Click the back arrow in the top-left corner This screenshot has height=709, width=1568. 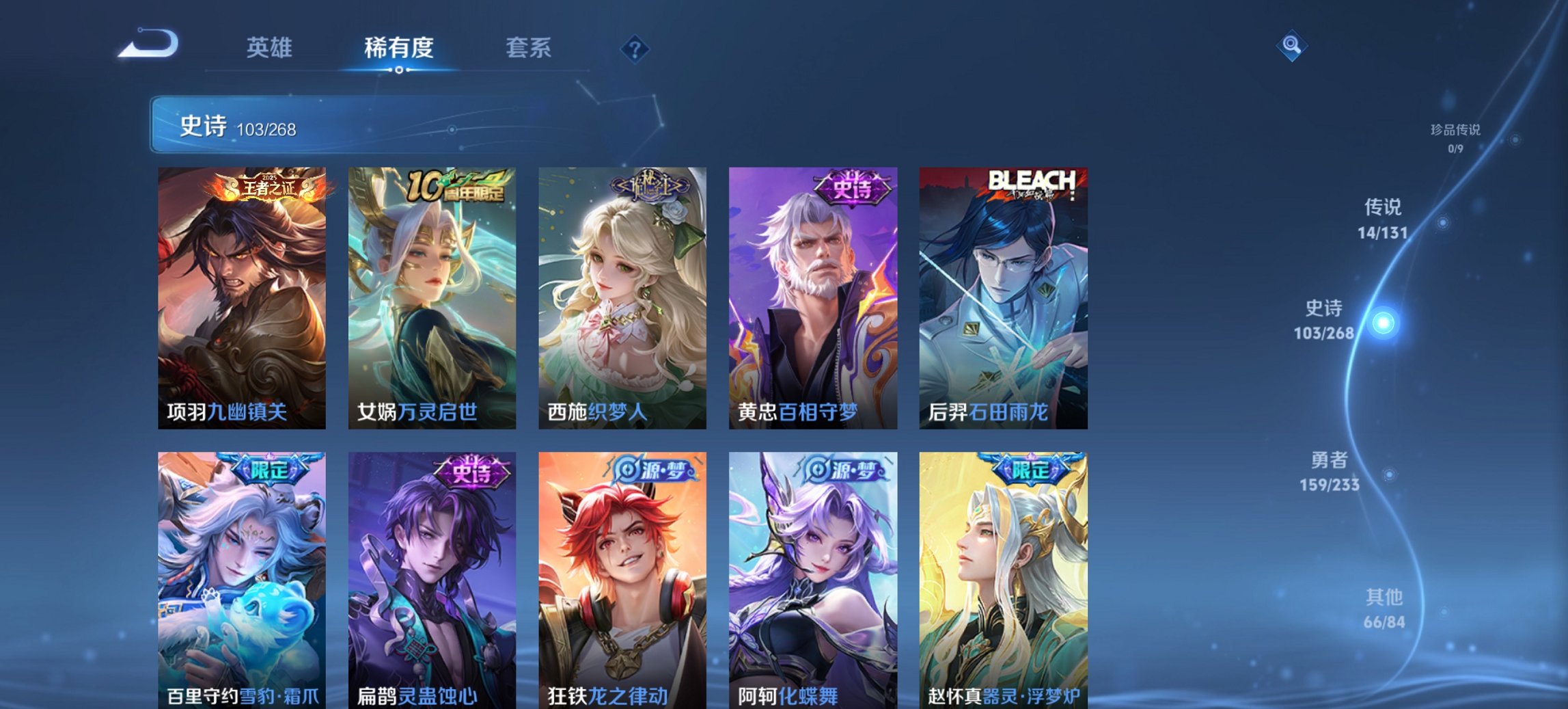[x=147, y=44]
